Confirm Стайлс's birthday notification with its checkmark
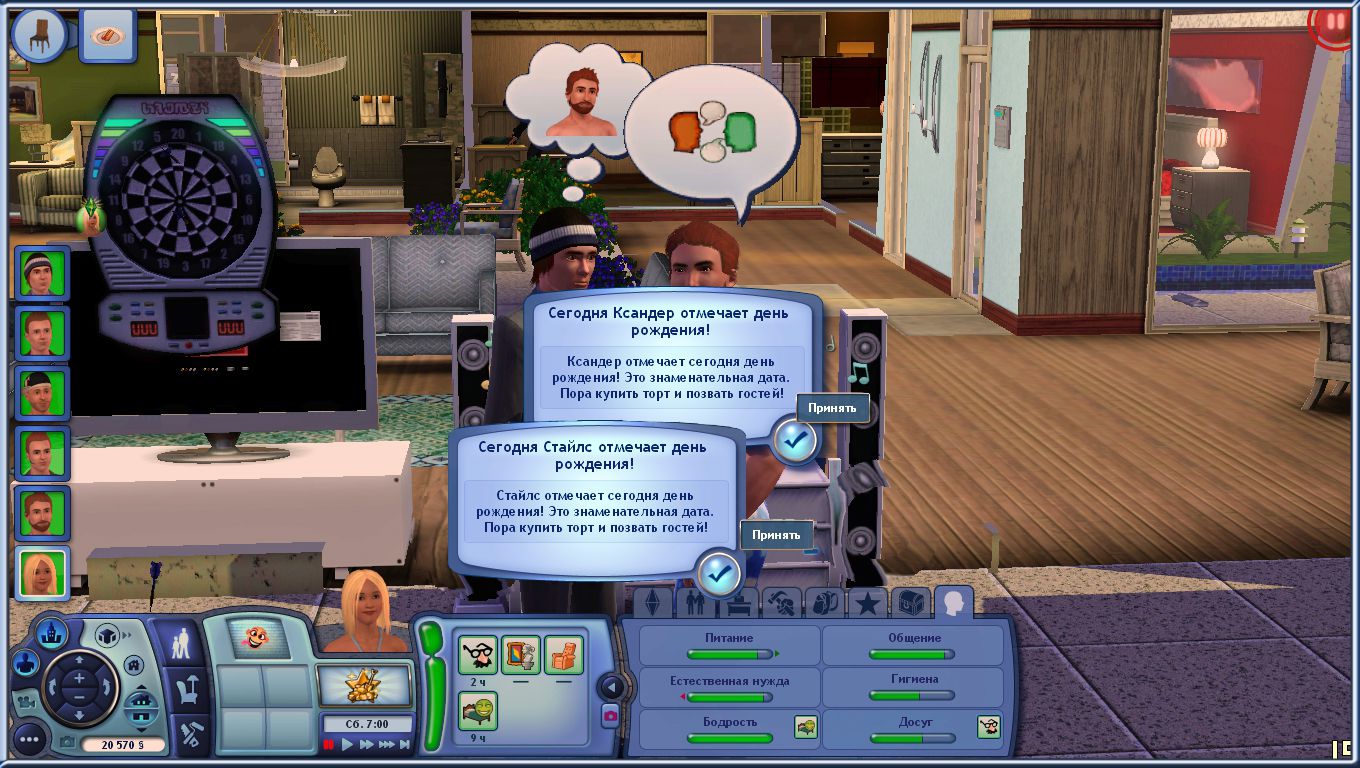1360x768 pixels. [x=719, y=573]
